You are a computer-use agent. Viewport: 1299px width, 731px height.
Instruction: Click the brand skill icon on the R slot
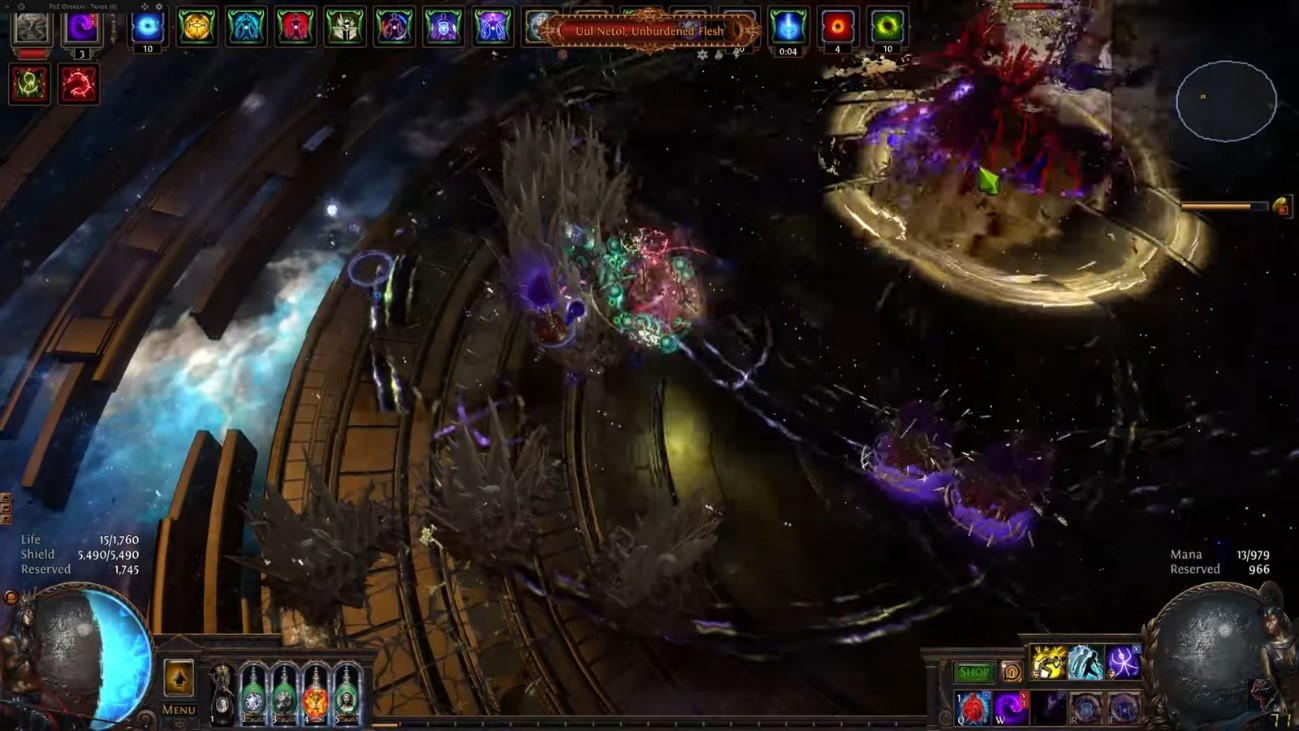coord(1086,708)
